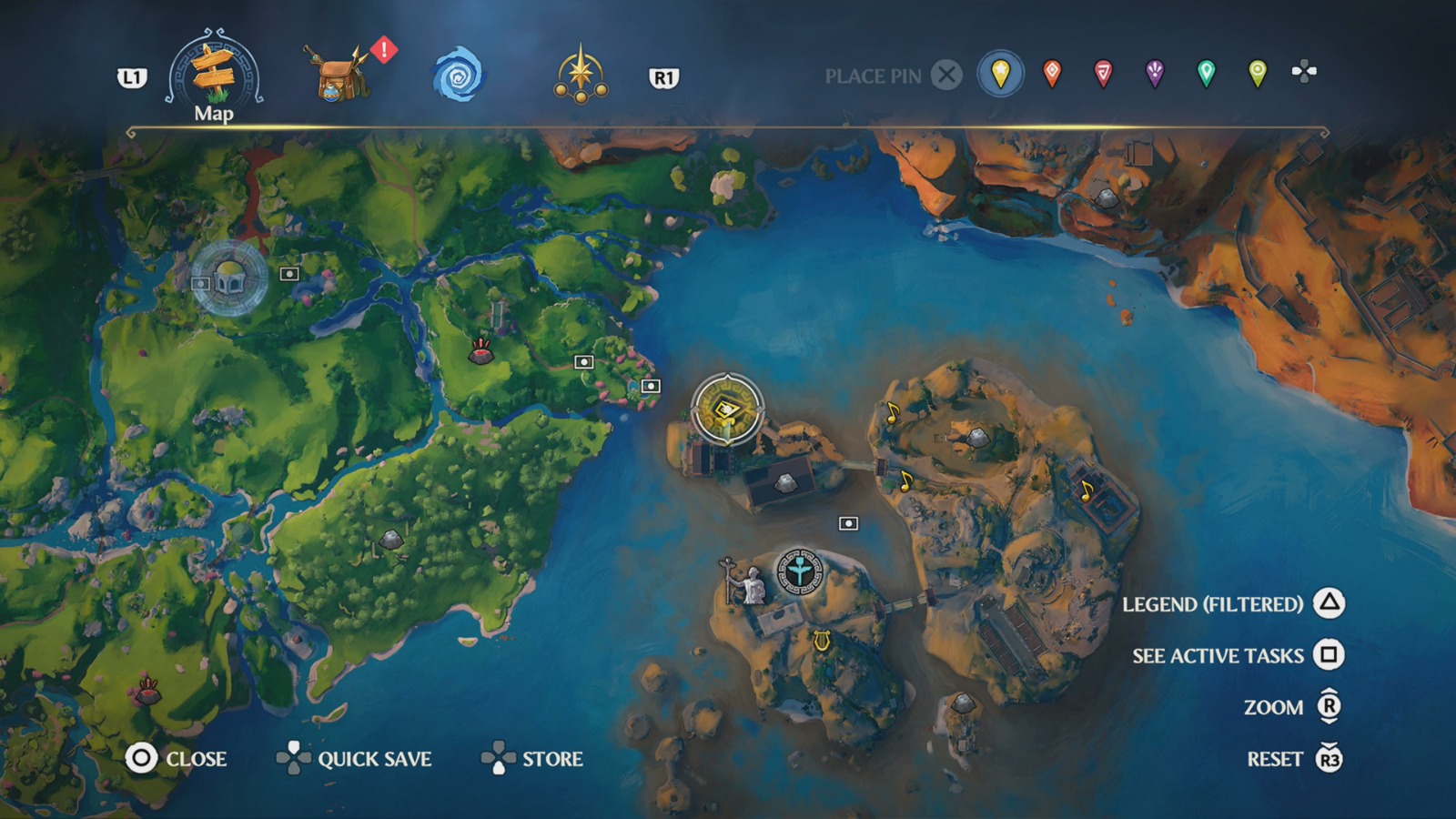View See Active Tasks

(1218, 654)
